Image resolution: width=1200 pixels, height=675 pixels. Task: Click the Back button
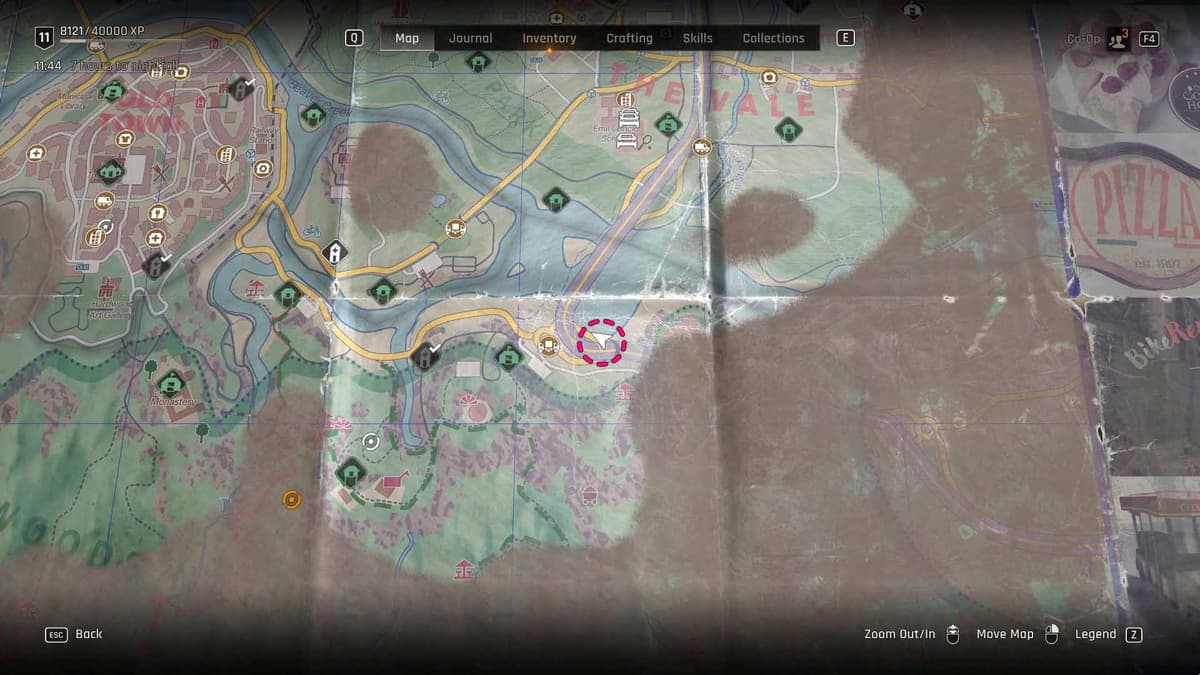point(75,634)
